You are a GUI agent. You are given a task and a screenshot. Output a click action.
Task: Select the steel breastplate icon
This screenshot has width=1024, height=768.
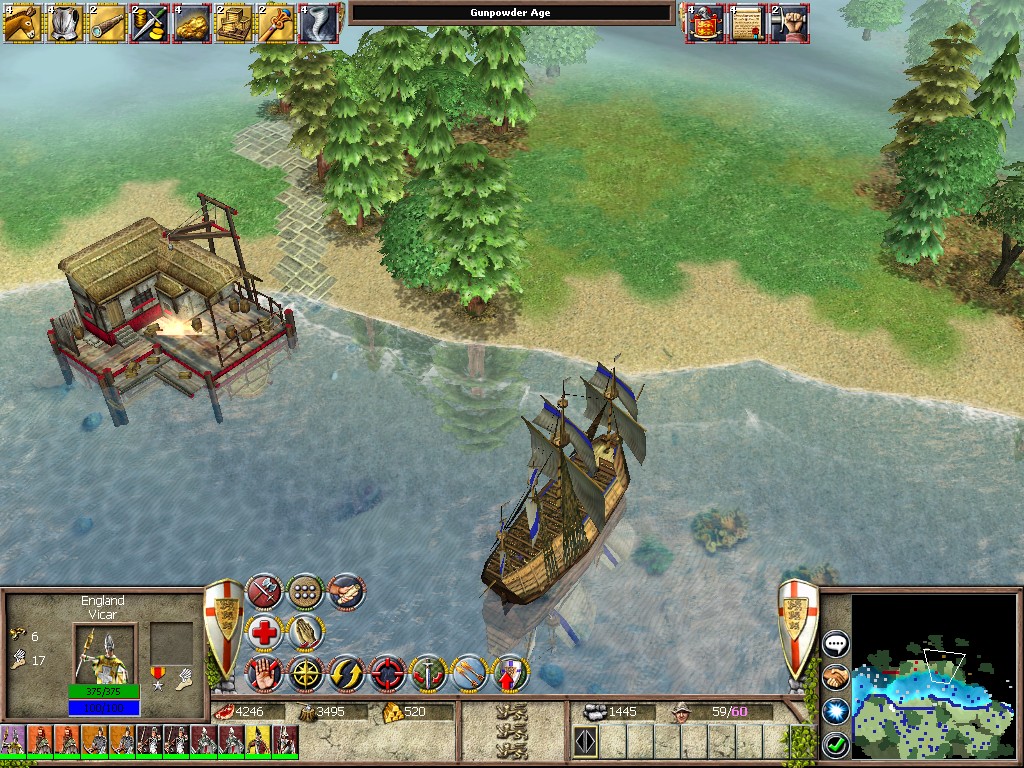point(63,22)
